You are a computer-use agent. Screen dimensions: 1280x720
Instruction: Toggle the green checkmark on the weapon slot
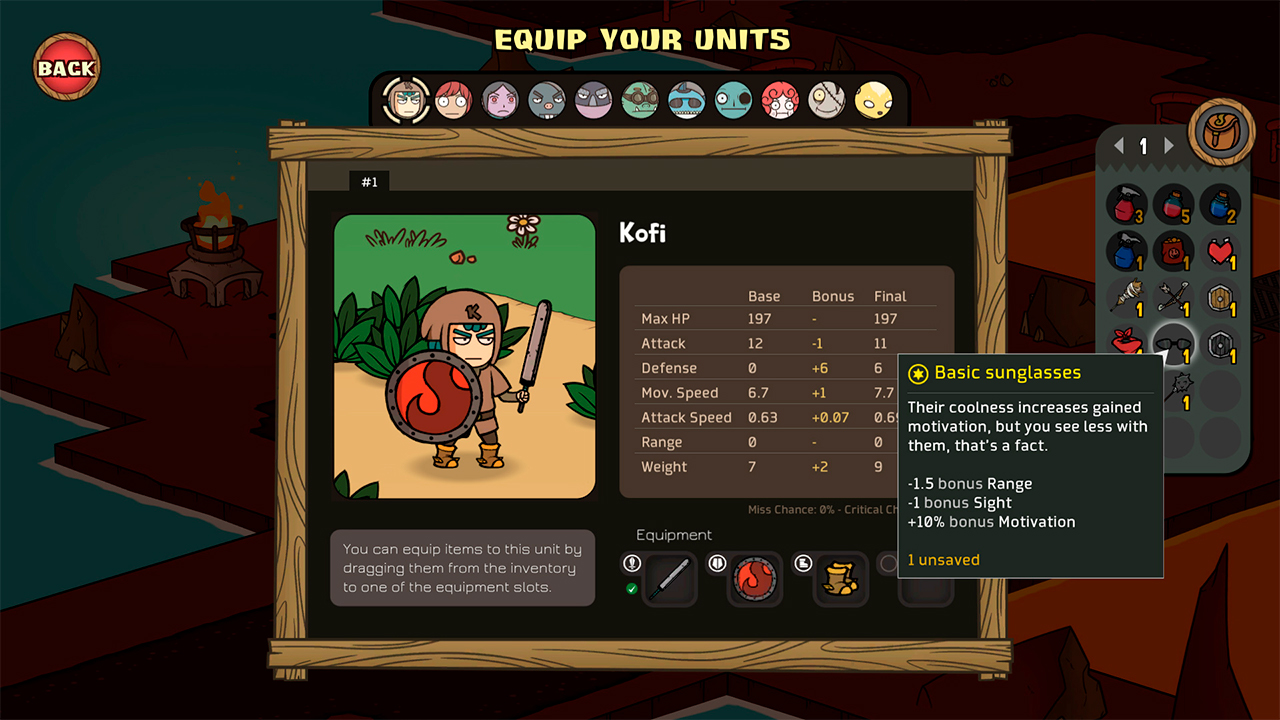tap(632, 587)
